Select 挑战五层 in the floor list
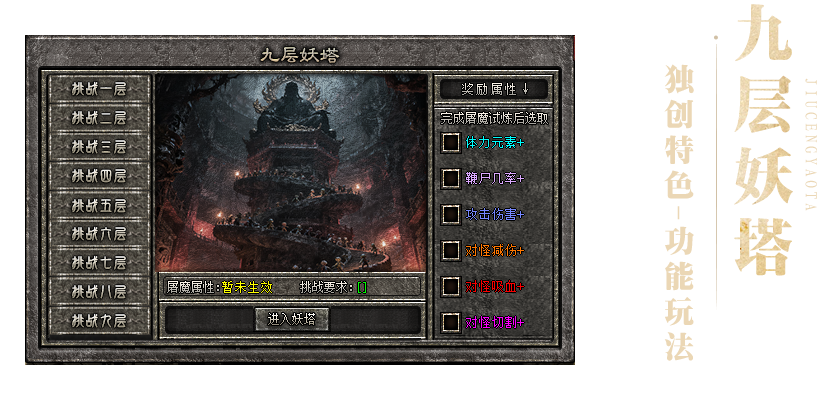Viewport: 830px width, 400px height. tap(99, 205)
